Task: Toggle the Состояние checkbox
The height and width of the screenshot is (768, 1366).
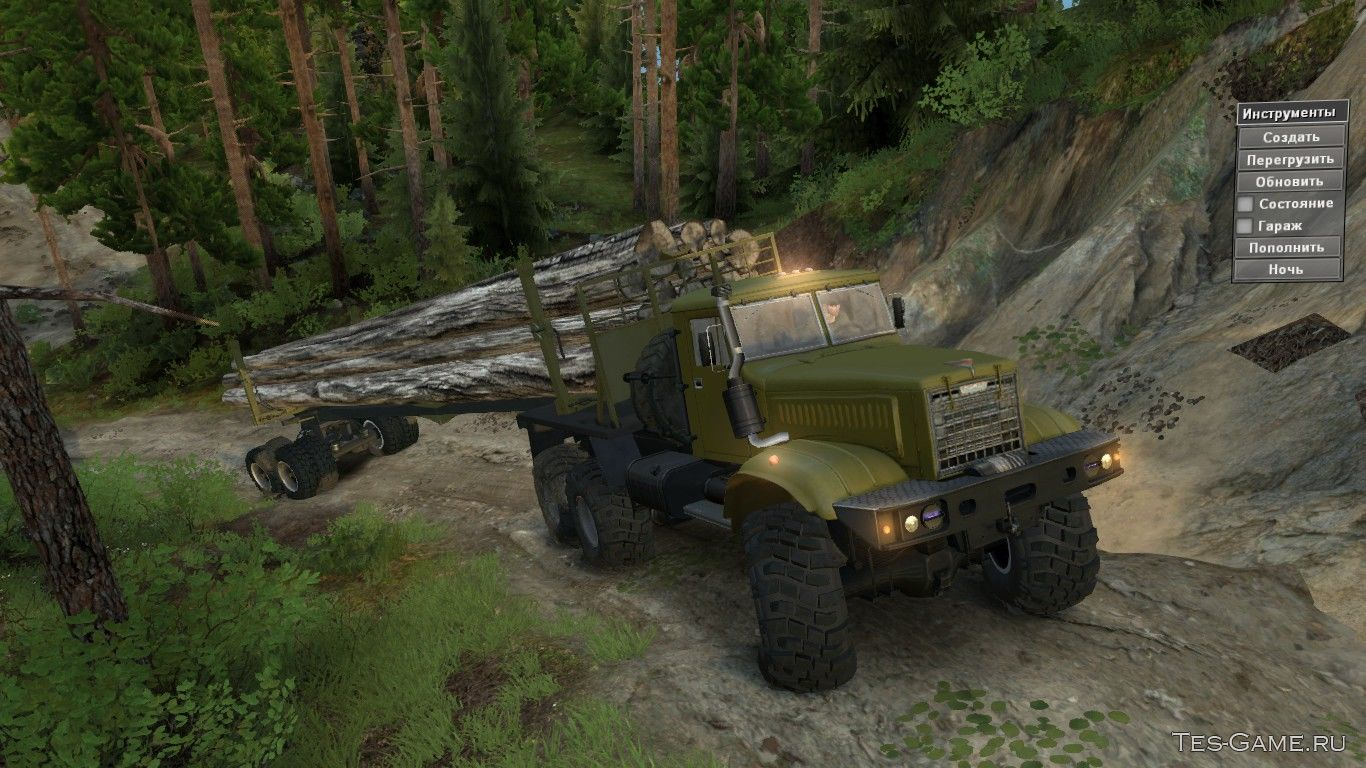Action: click(1246, 204)
